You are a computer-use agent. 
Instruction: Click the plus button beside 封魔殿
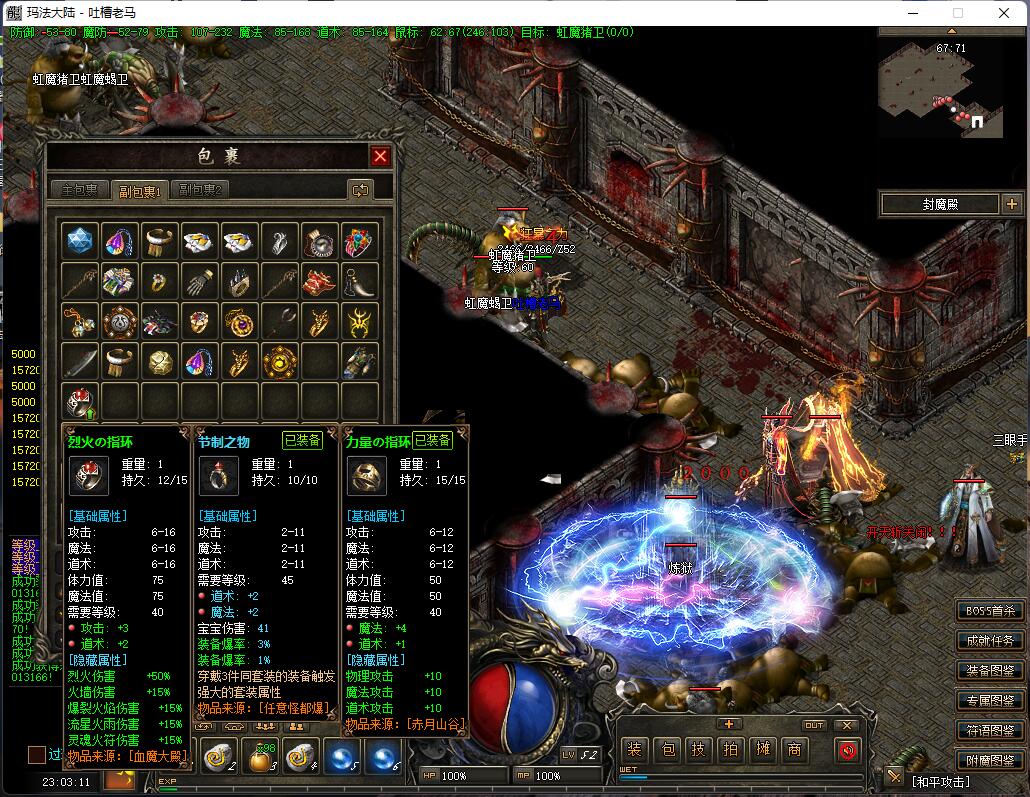[1010, 204]
